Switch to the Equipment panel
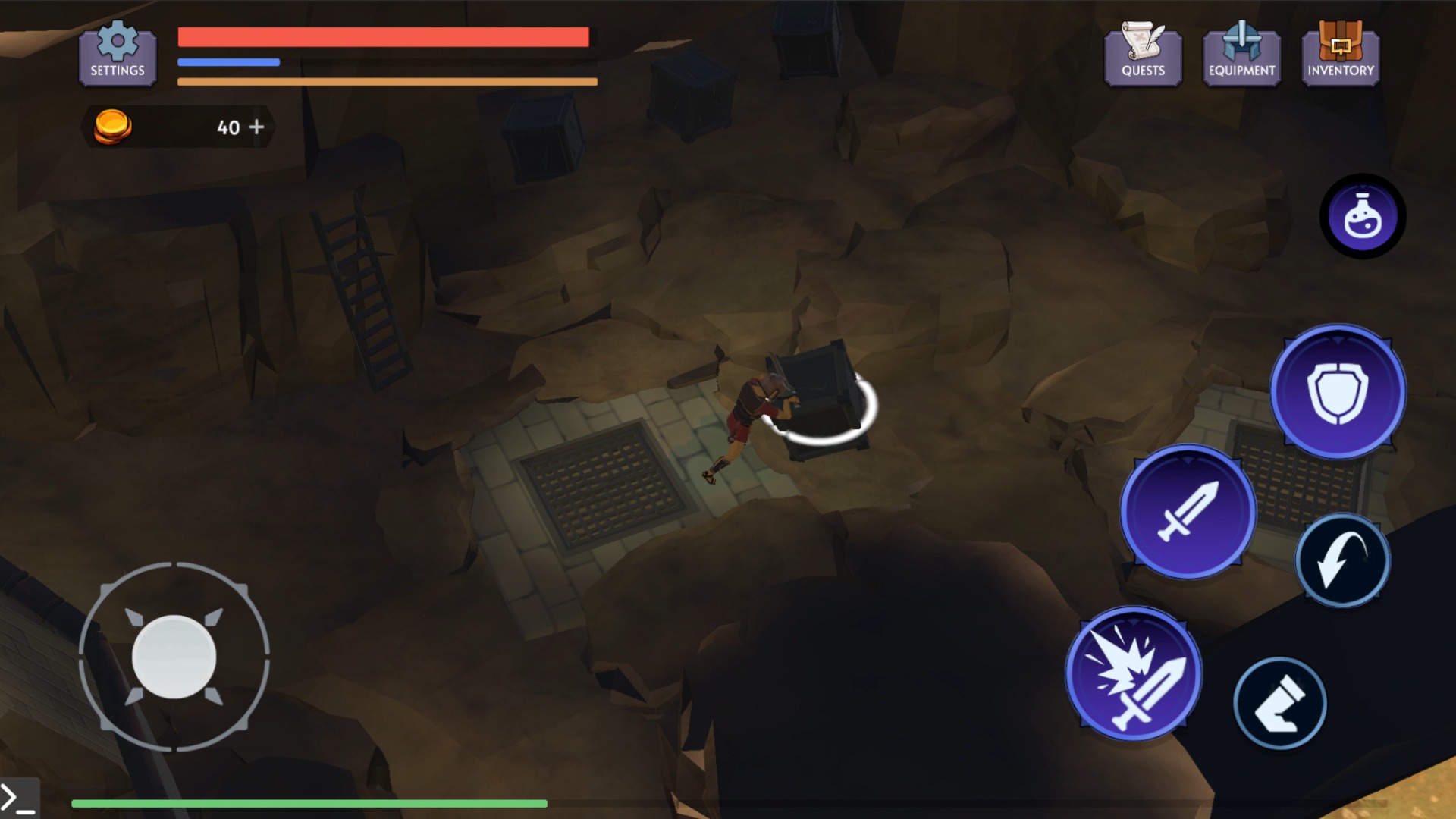Image resolution: width=1456 pixels, height=819 pixels. [x=1241, y=57]
